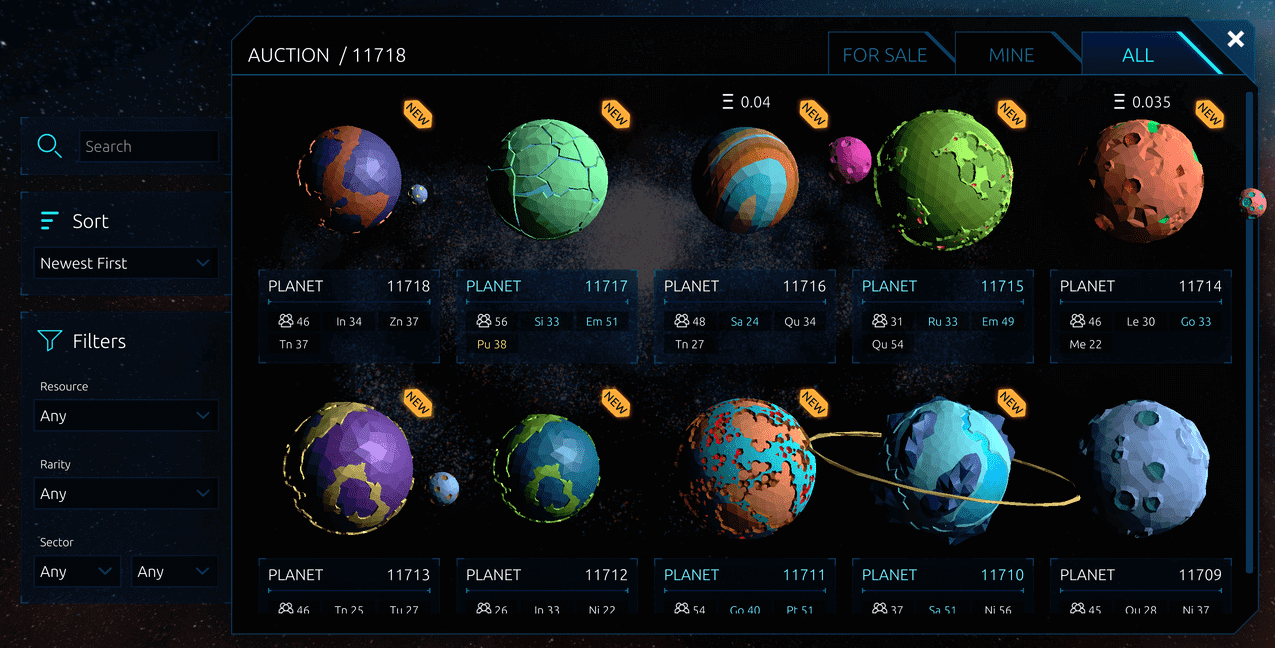Select Planet 11718 card

pos(349,180)
